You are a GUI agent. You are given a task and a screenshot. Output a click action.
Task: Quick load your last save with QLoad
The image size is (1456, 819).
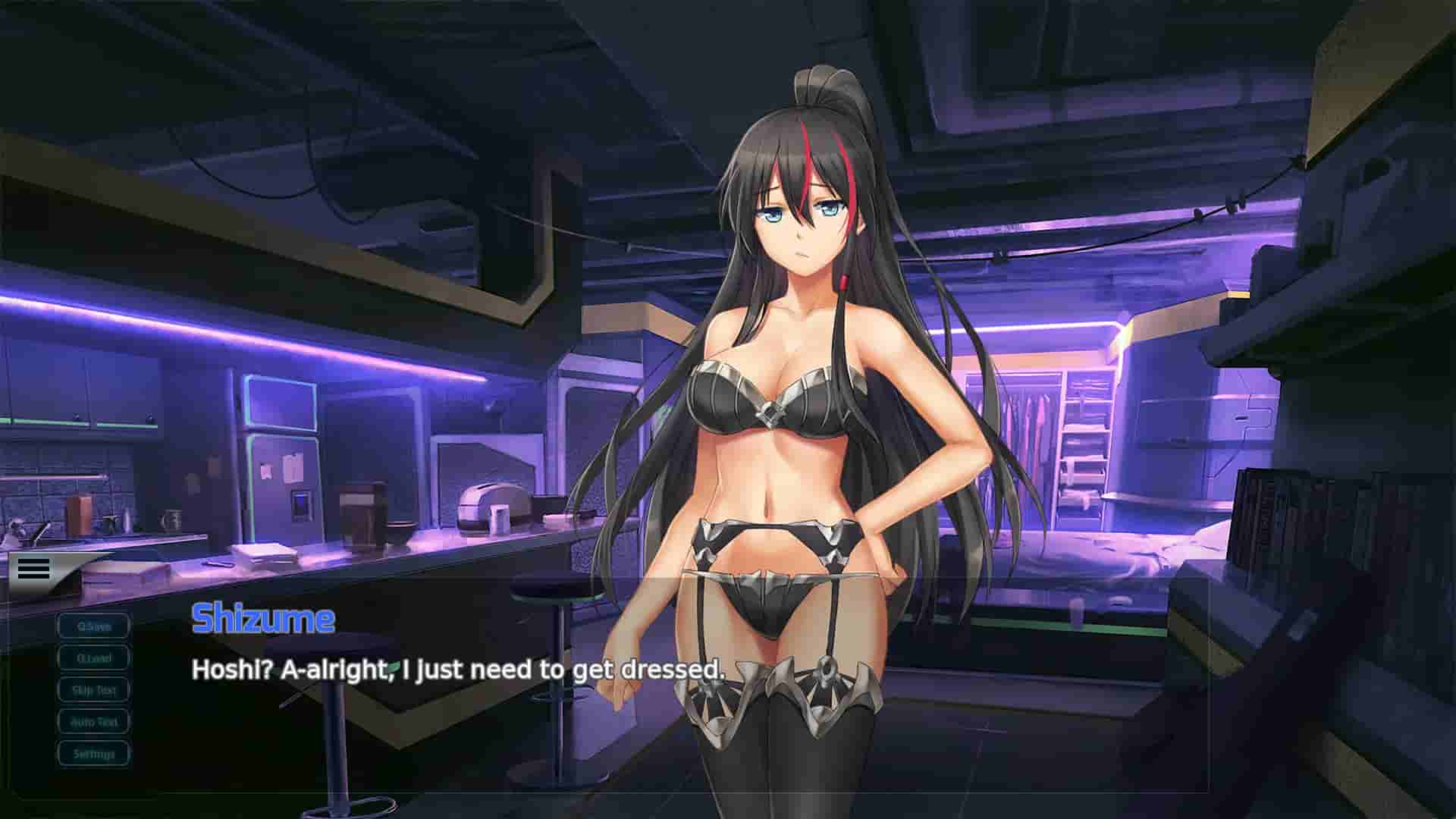(x=93, y=657)
